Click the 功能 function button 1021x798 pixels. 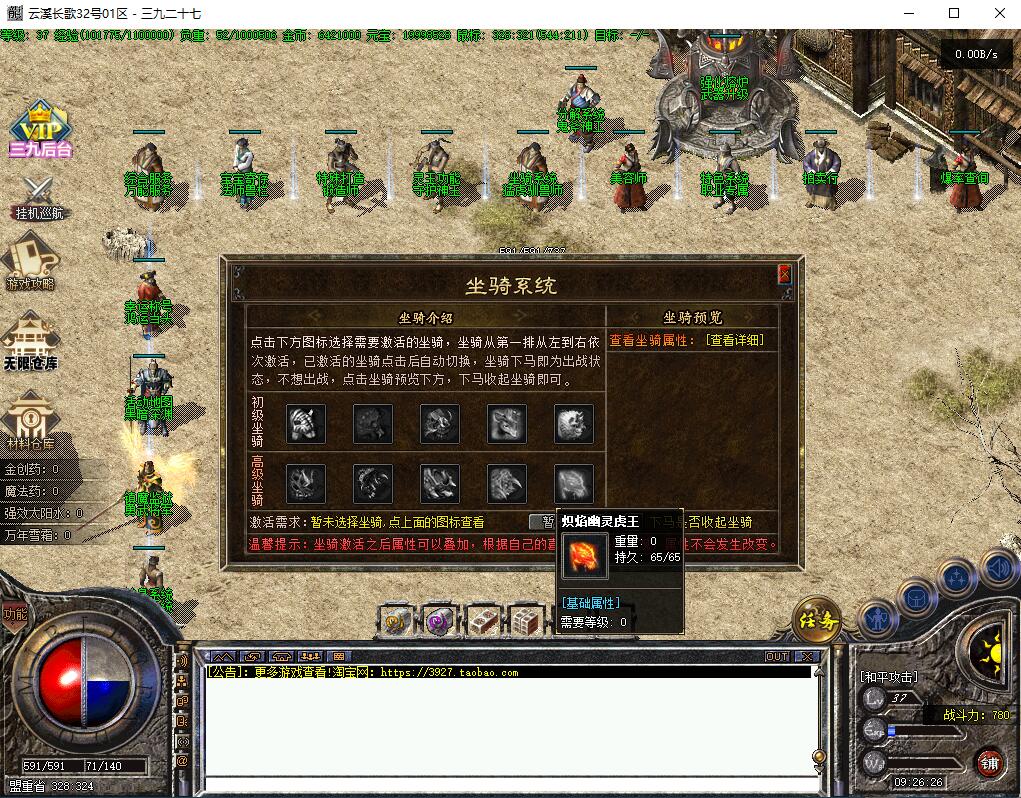[15, 614]
